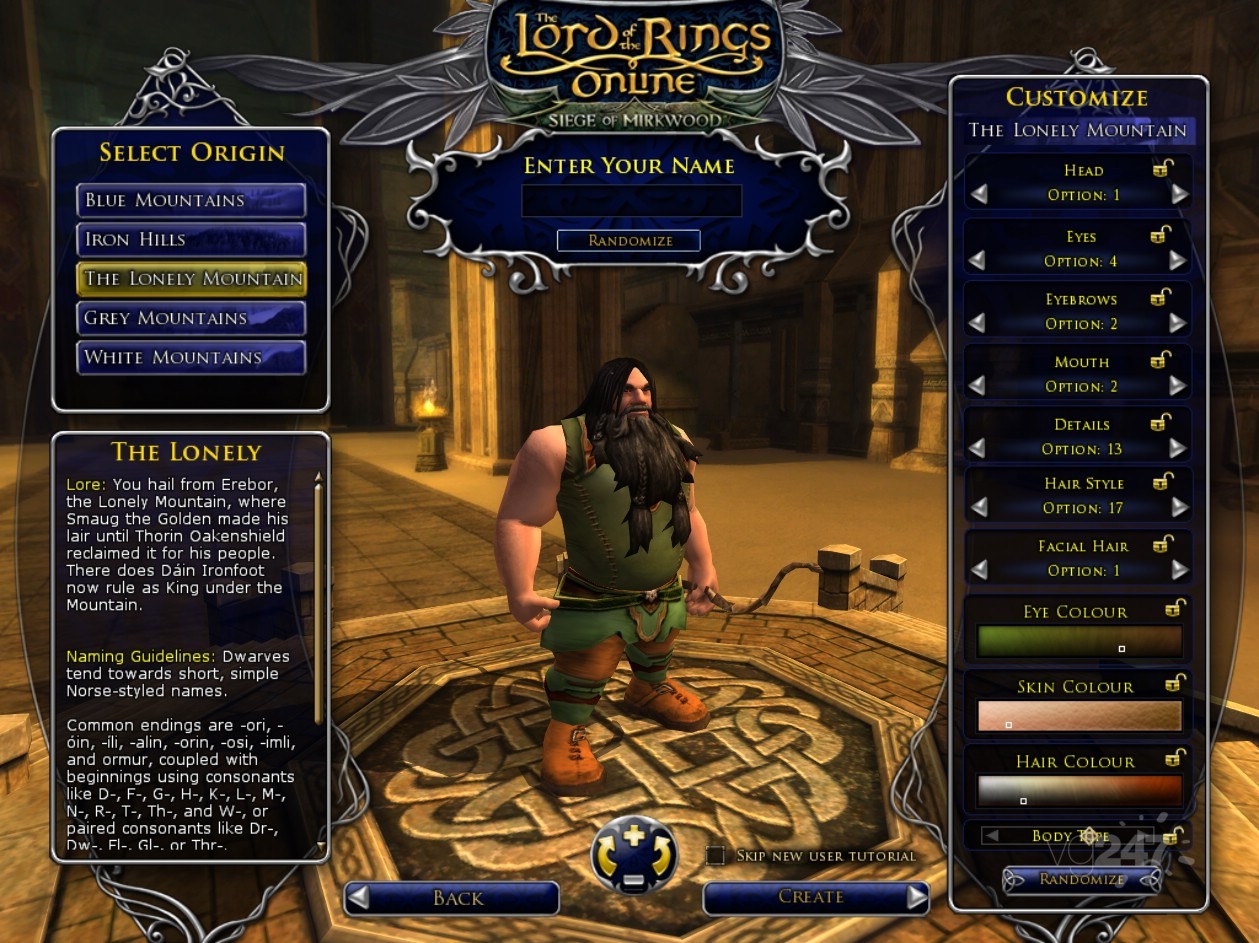This screenshot has height=943, width=1259.
Task: Select White Mountains origin
Action: 191,358
